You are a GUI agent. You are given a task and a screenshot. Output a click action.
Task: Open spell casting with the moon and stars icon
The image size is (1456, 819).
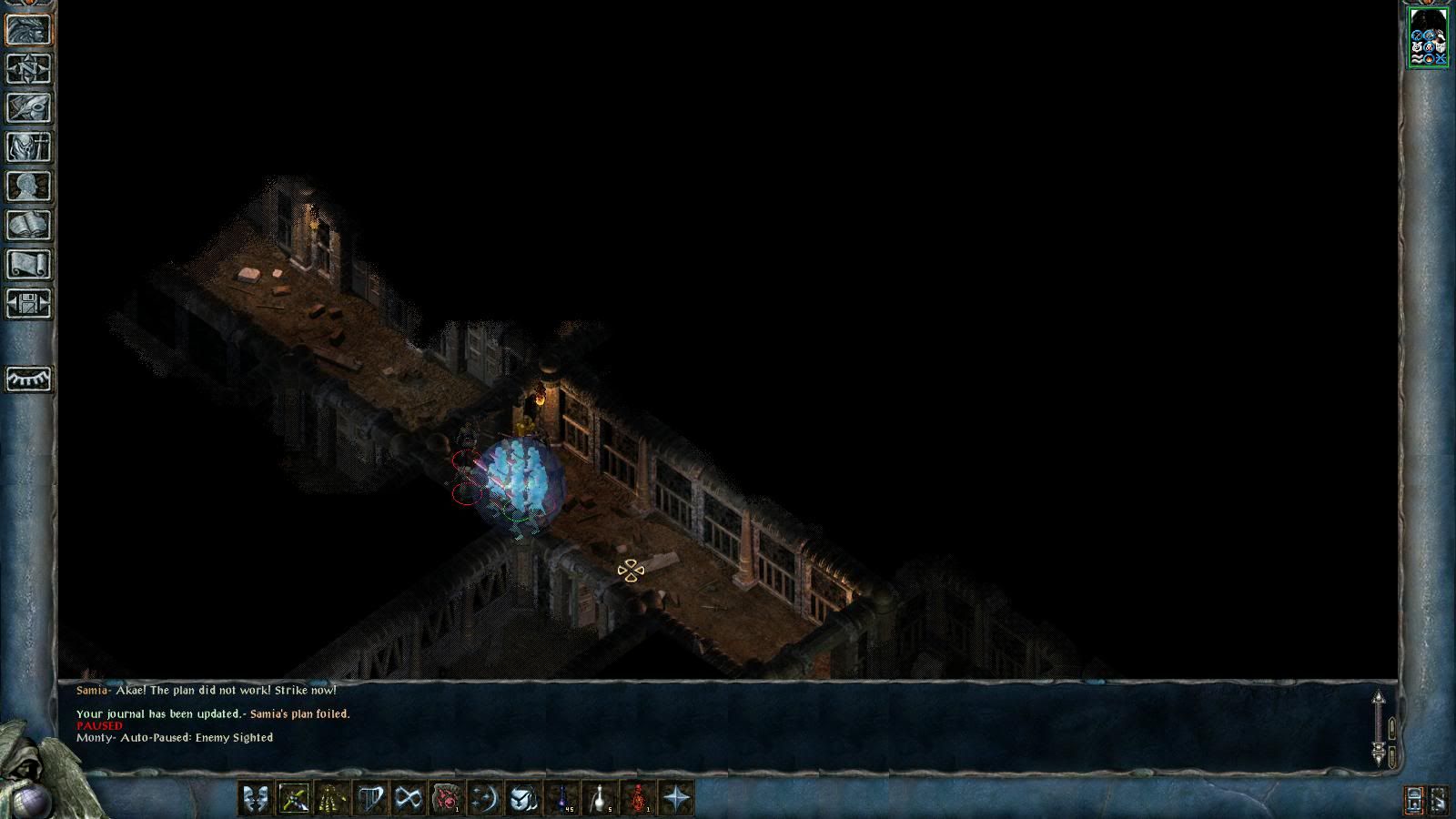485,798
